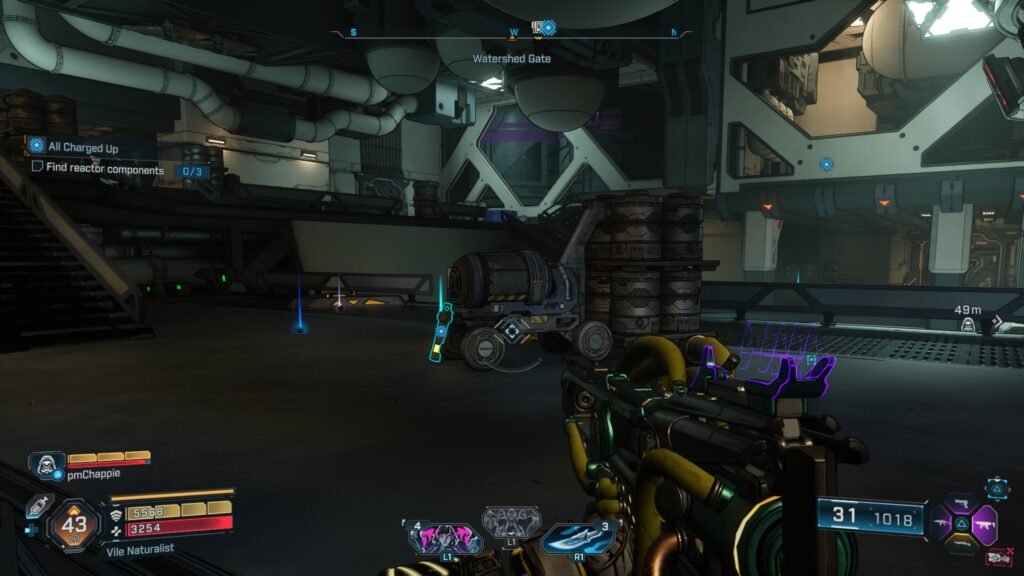Choose the highlighted purple SMG weapon slot
This screenshot has width=1024, height=576.
(983, 521)
